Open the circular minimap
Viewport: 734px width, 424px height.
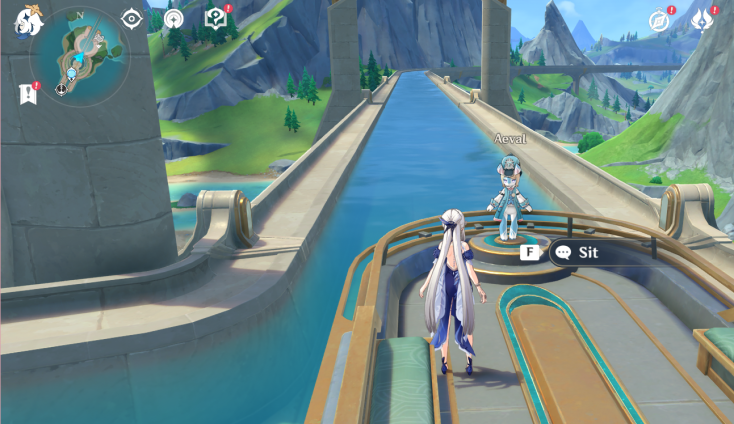click(79, 56)
